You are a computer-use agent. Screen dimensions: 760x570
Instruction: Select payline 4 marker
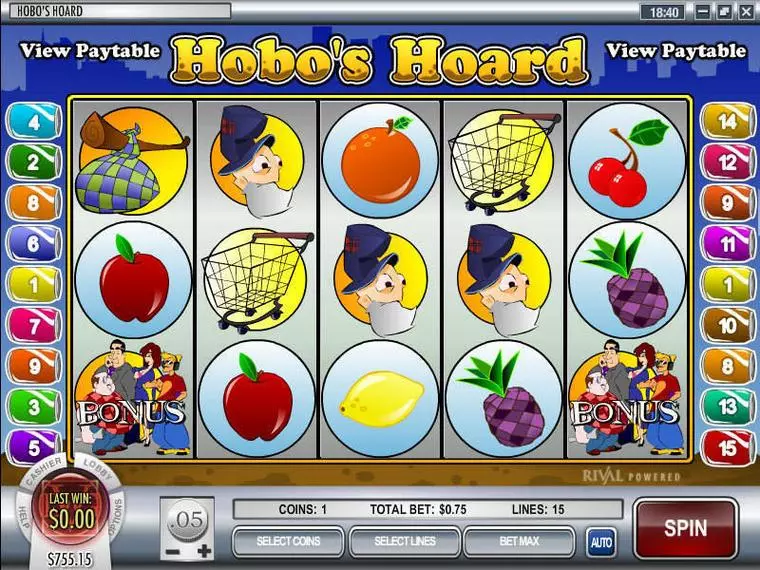[x=33, y=121]
